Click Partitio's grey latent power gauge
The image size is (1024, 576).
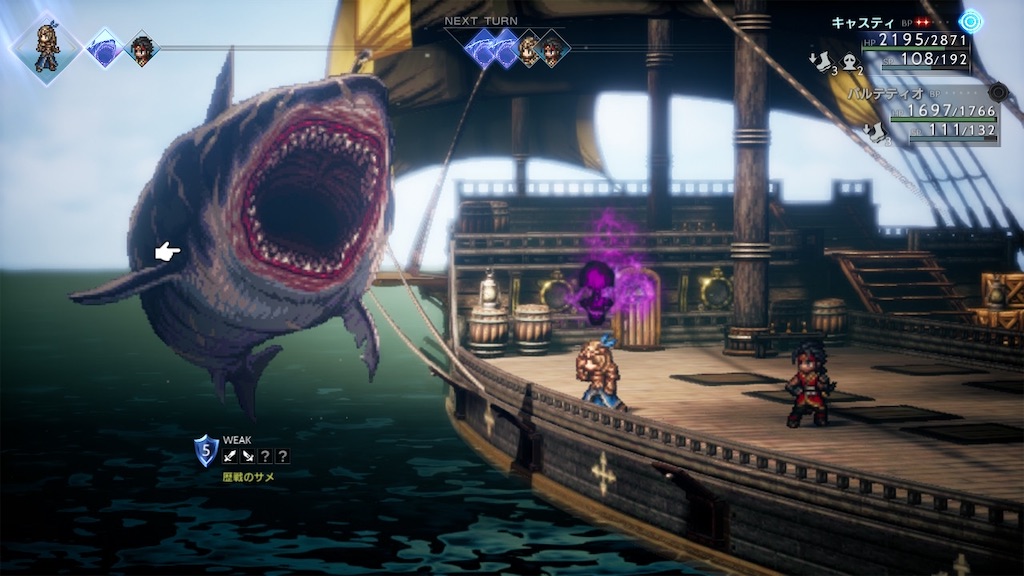(x=996, y=93)
